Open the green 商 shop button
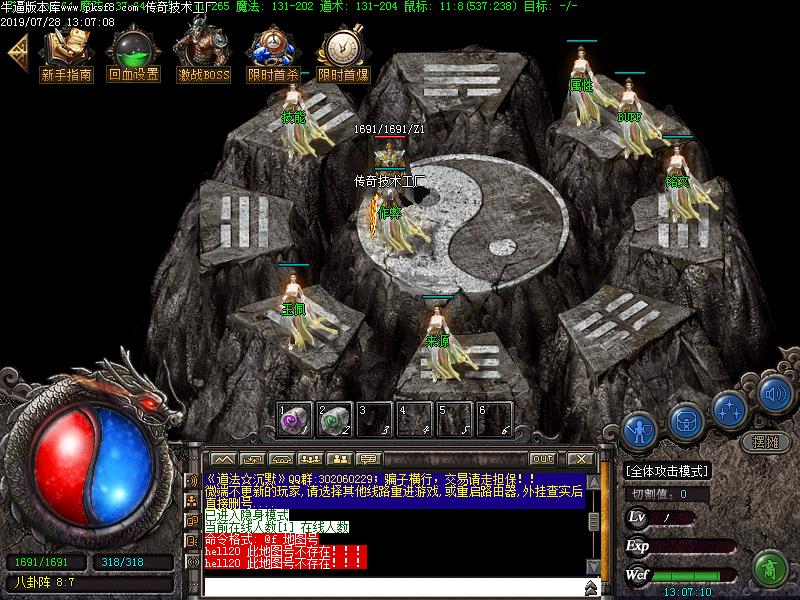Viewport: 800px width, 600px height. point(769,568)
